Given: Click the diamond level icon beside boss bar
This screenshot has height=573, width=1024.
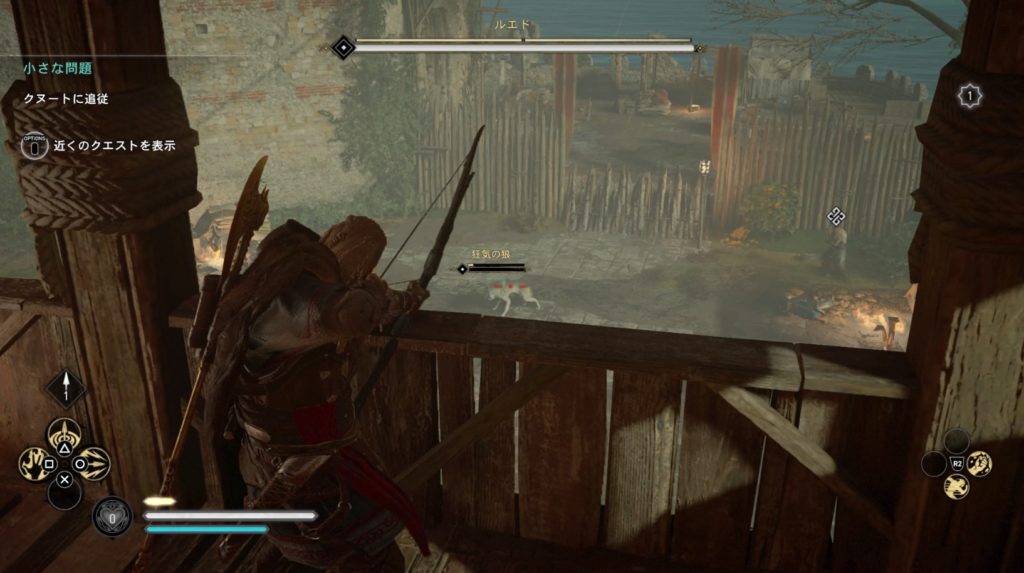Looking at the screenshot, I should pyautogui.click(x=344, y=46).
